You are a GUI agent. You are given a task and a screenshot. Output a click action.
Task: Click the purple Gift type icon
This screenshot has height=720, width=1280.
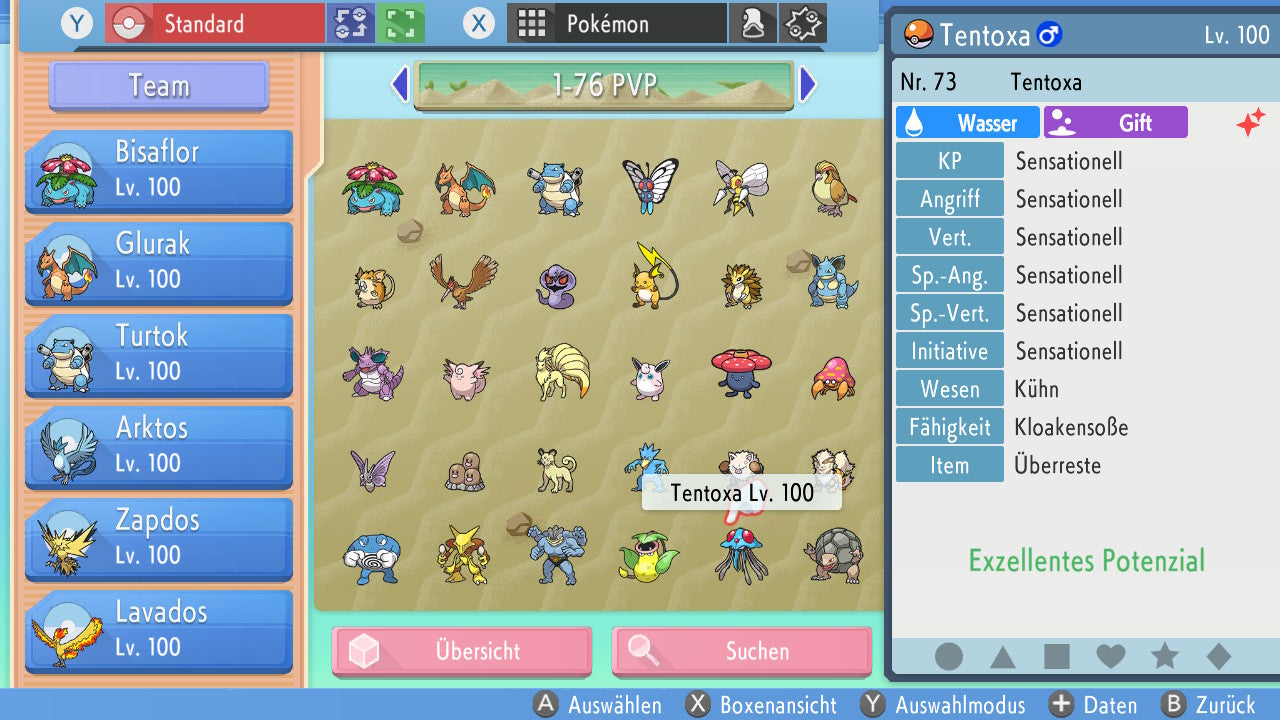pyautogui.click(x=1063, y=122)
